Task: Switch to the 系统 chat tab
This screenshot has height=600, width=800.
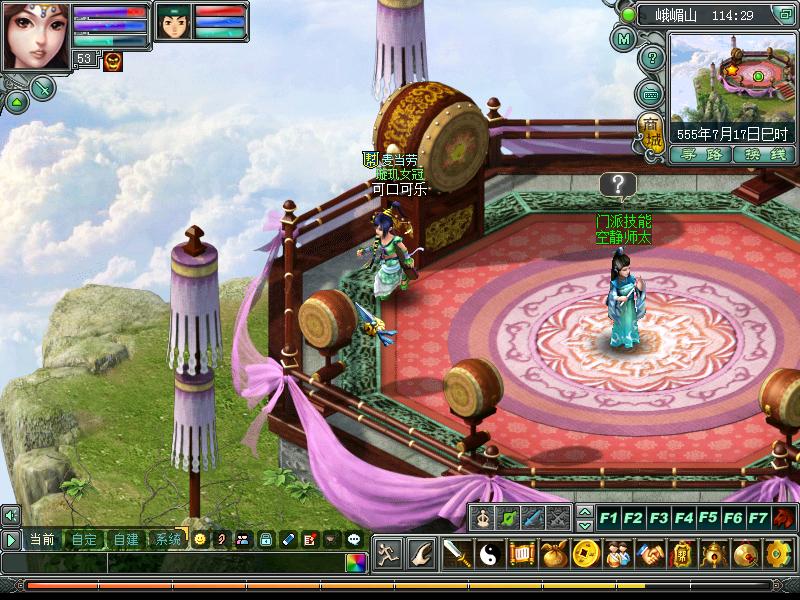Action: [x=166, y=539]
